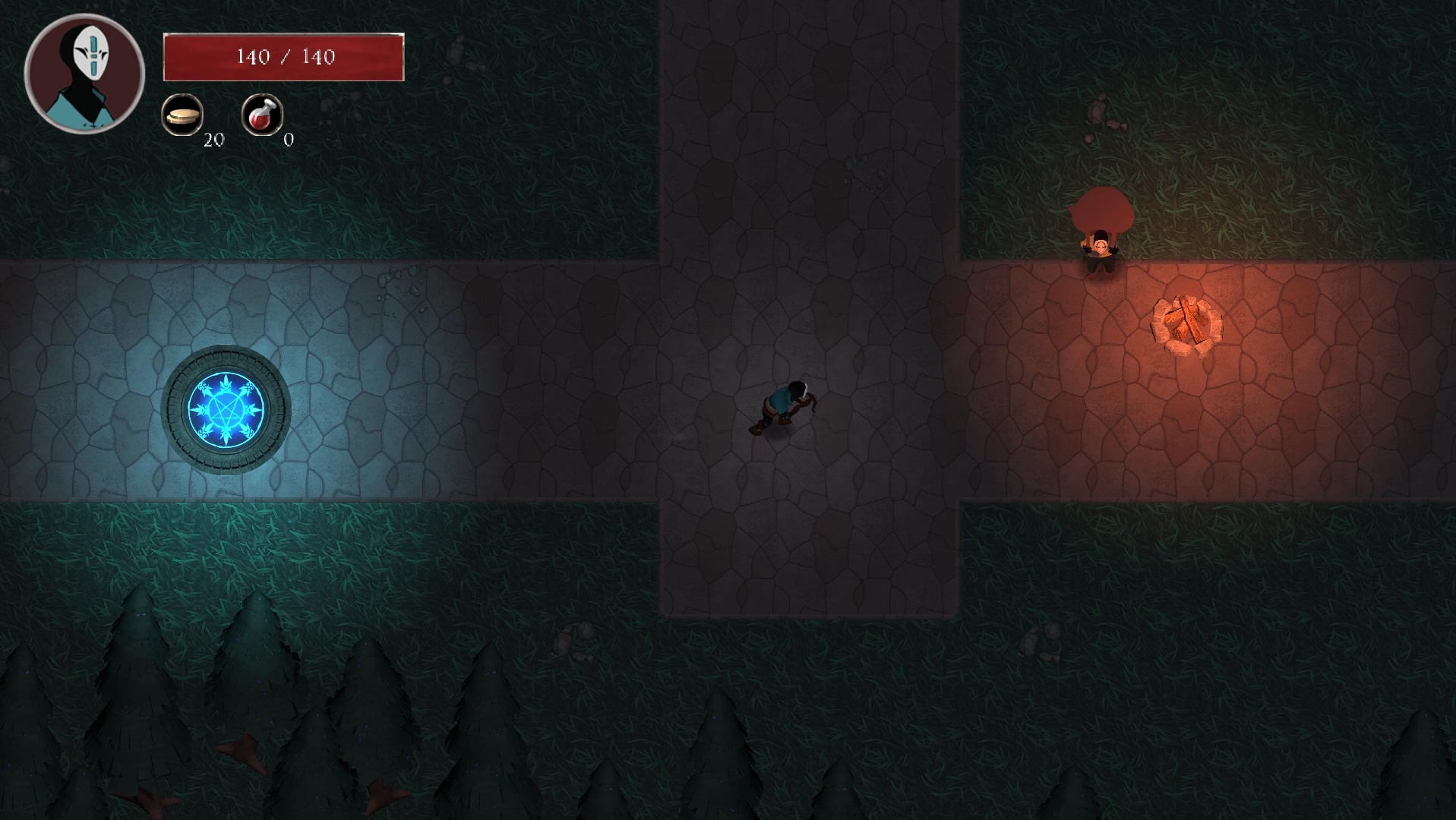Click the gold coin currency icon
This screenshot has width=1456, height=820.
(x=182, y=115)
